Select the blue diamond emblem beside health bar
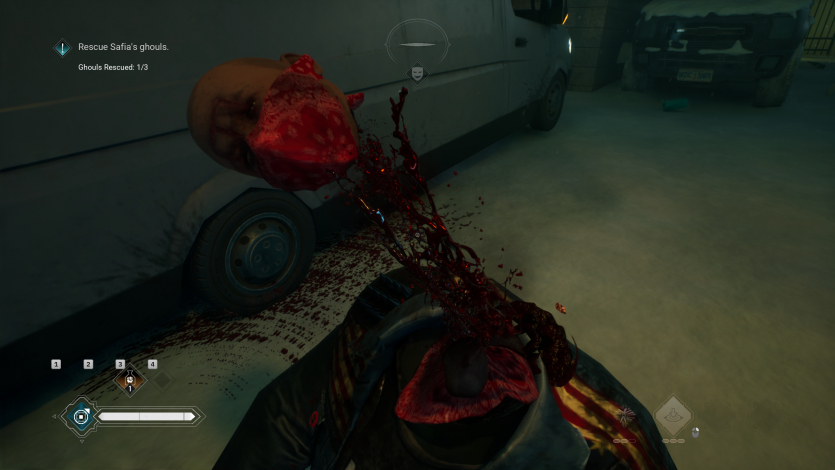 [x=80, y=415]
